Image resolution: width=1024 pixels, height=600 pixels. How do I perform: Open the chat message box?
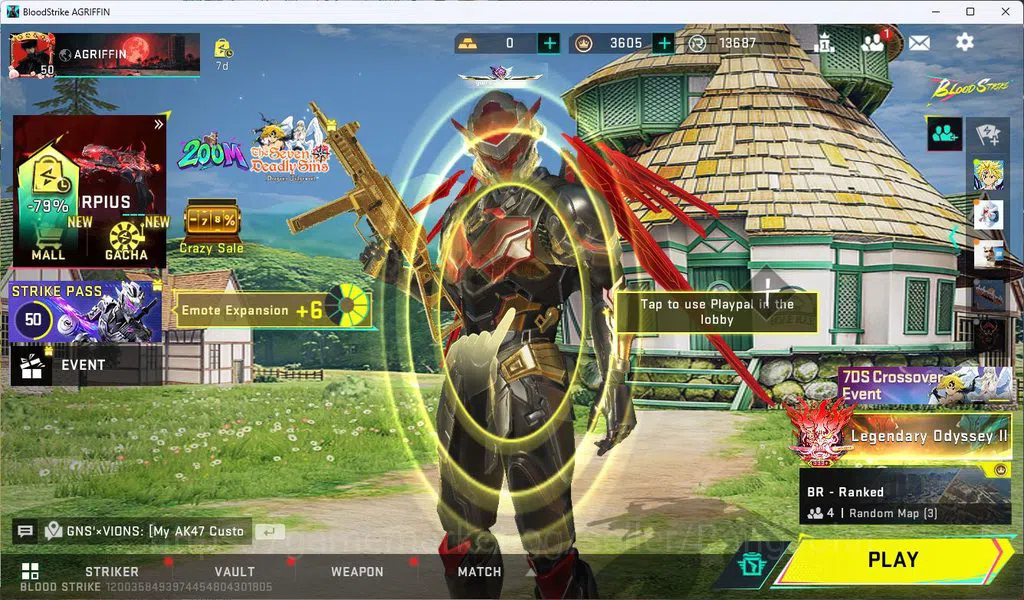coord(130,531)
